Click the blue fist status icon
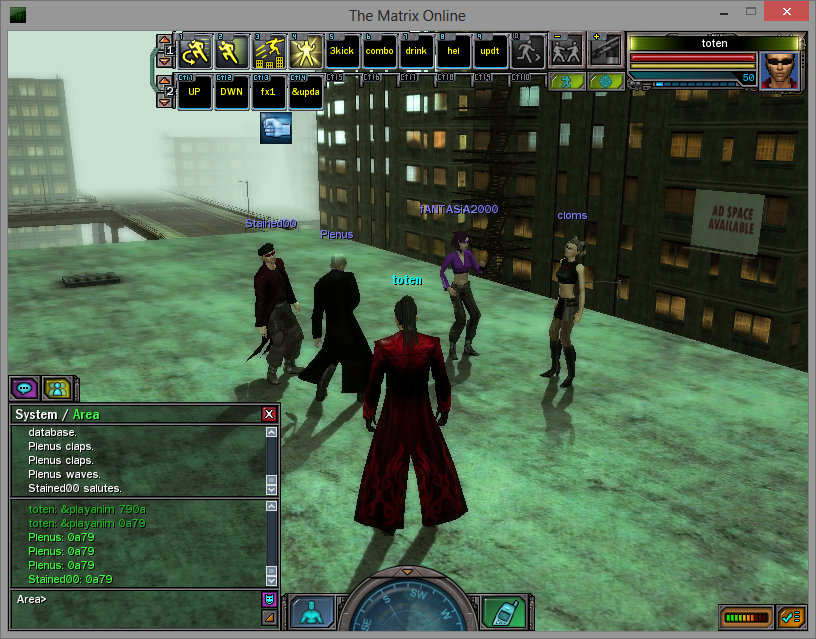The image size is (816, 639). 276,128
